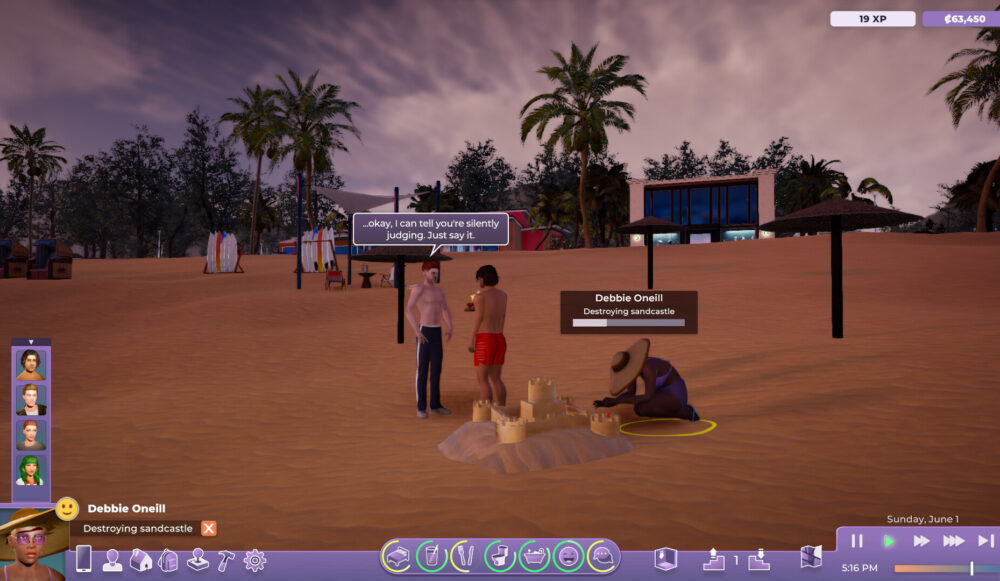Viewport: 1000px width, 581px height.
Task: Select the green-haired household member portrait
Action: [31, 469]
